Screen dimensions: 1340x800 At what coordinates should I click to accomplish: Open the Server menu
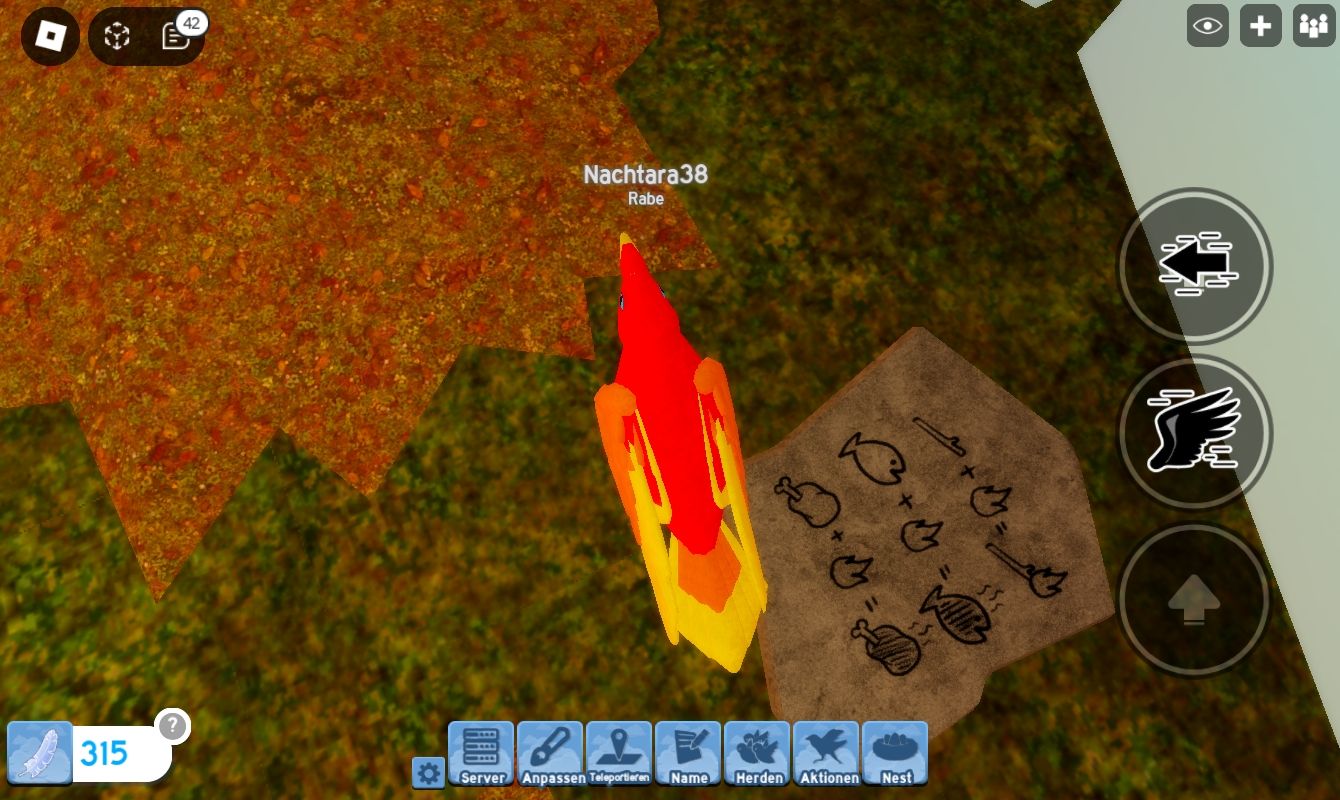click(x=481, y=754)
